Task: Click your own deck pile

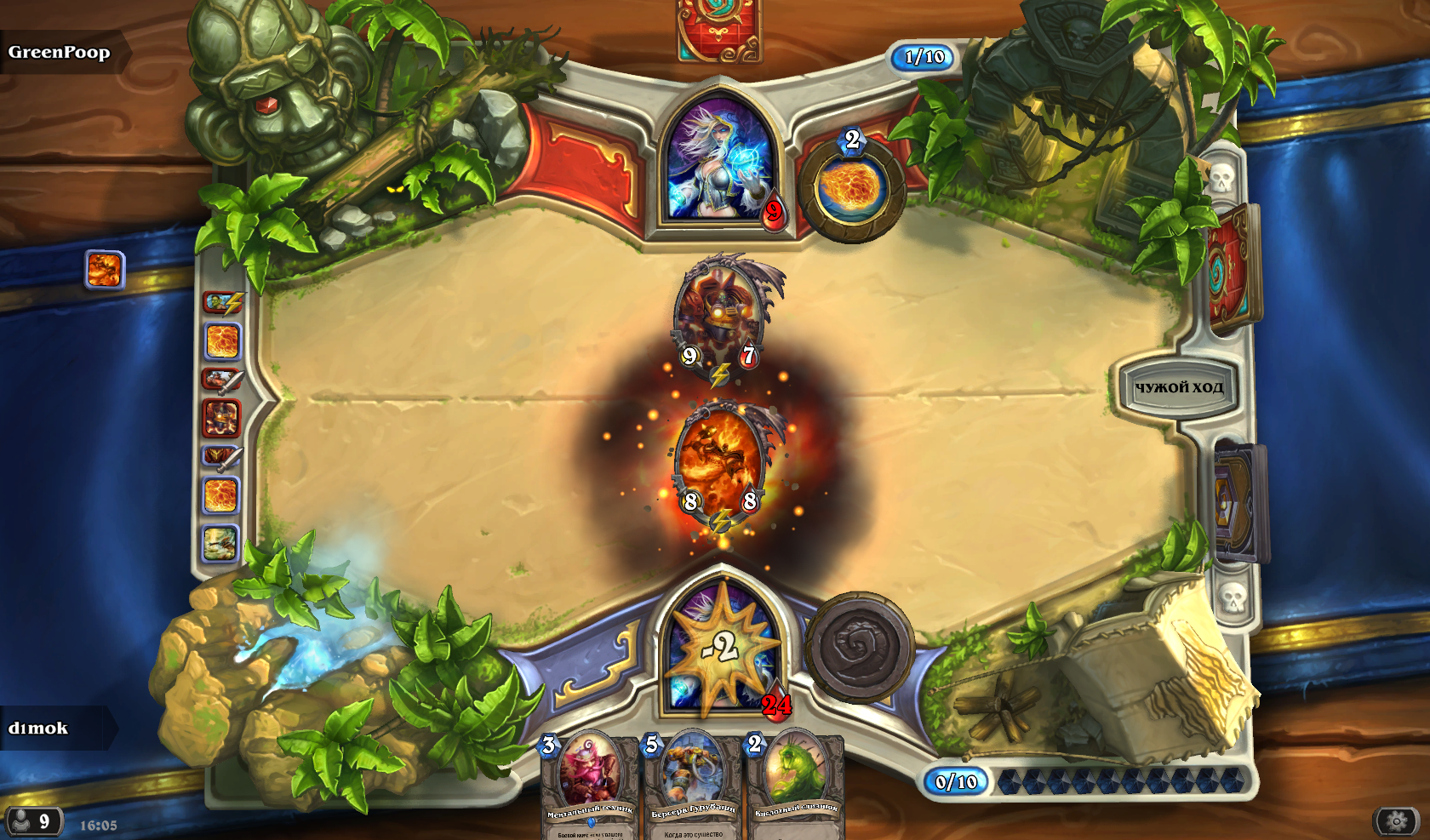Action: 1236,502
